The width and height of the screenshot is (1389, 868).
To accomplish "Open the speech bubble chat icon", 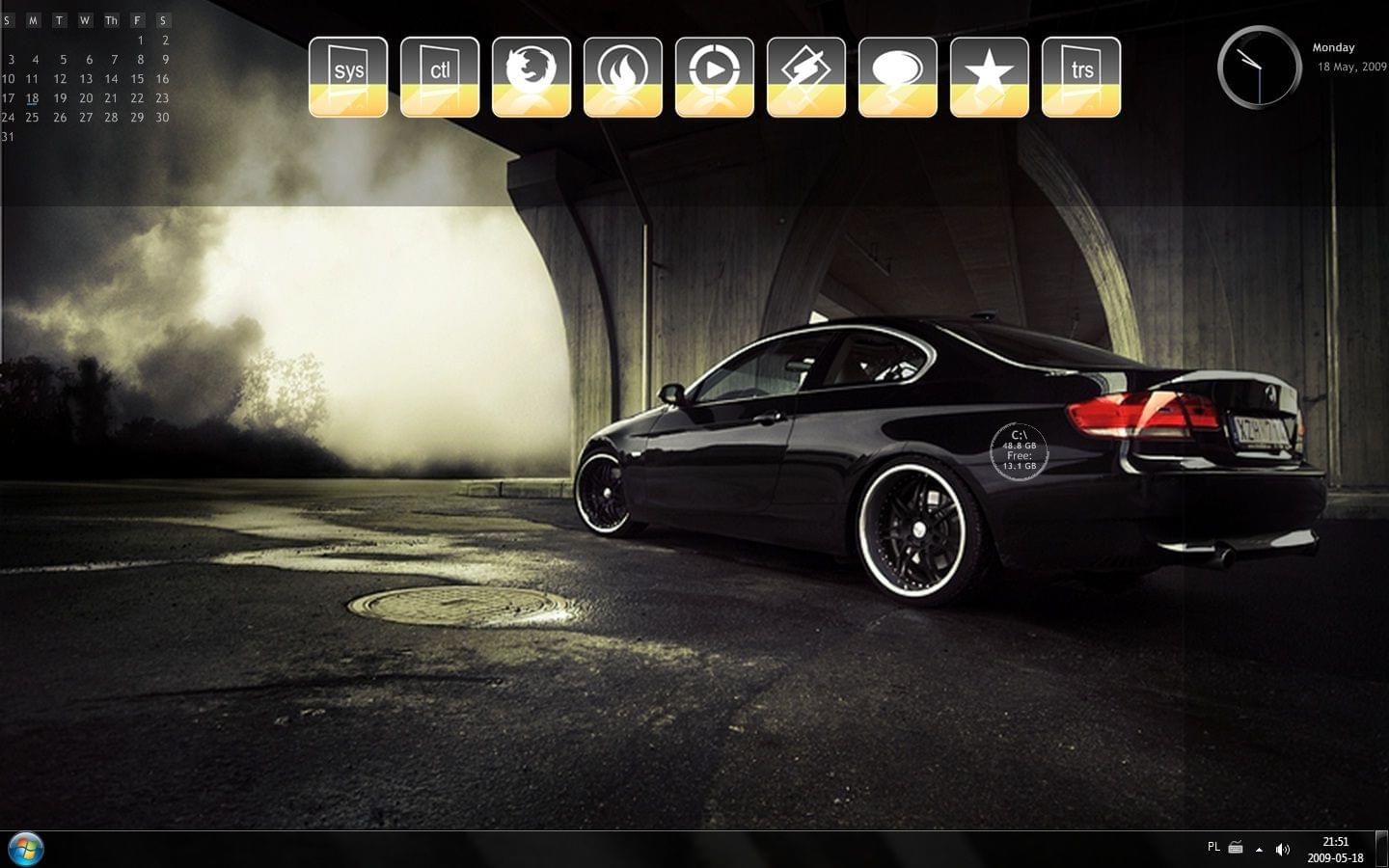I will coord(898,77).
